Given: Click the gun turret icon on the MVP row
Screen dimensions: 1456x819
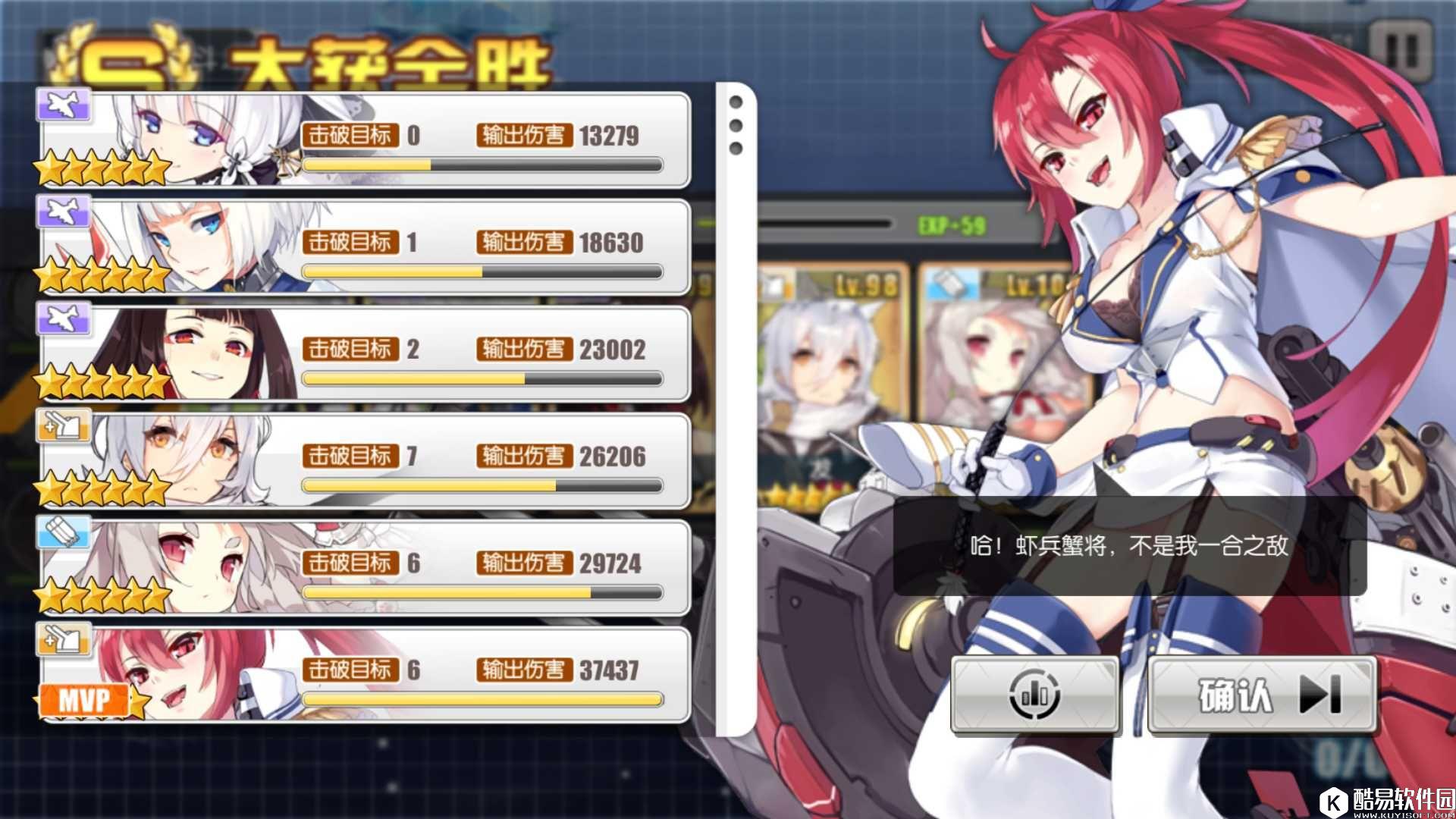Looking at the screenshot, I should [x=64, y=639].
